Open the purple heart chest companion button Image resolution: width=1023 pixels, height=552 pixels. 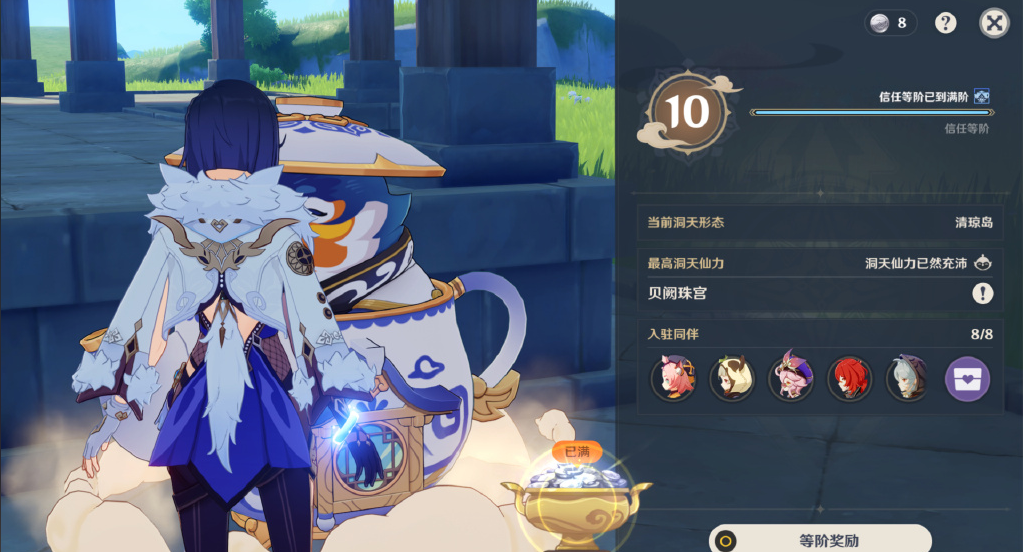(x=967, y=379)
